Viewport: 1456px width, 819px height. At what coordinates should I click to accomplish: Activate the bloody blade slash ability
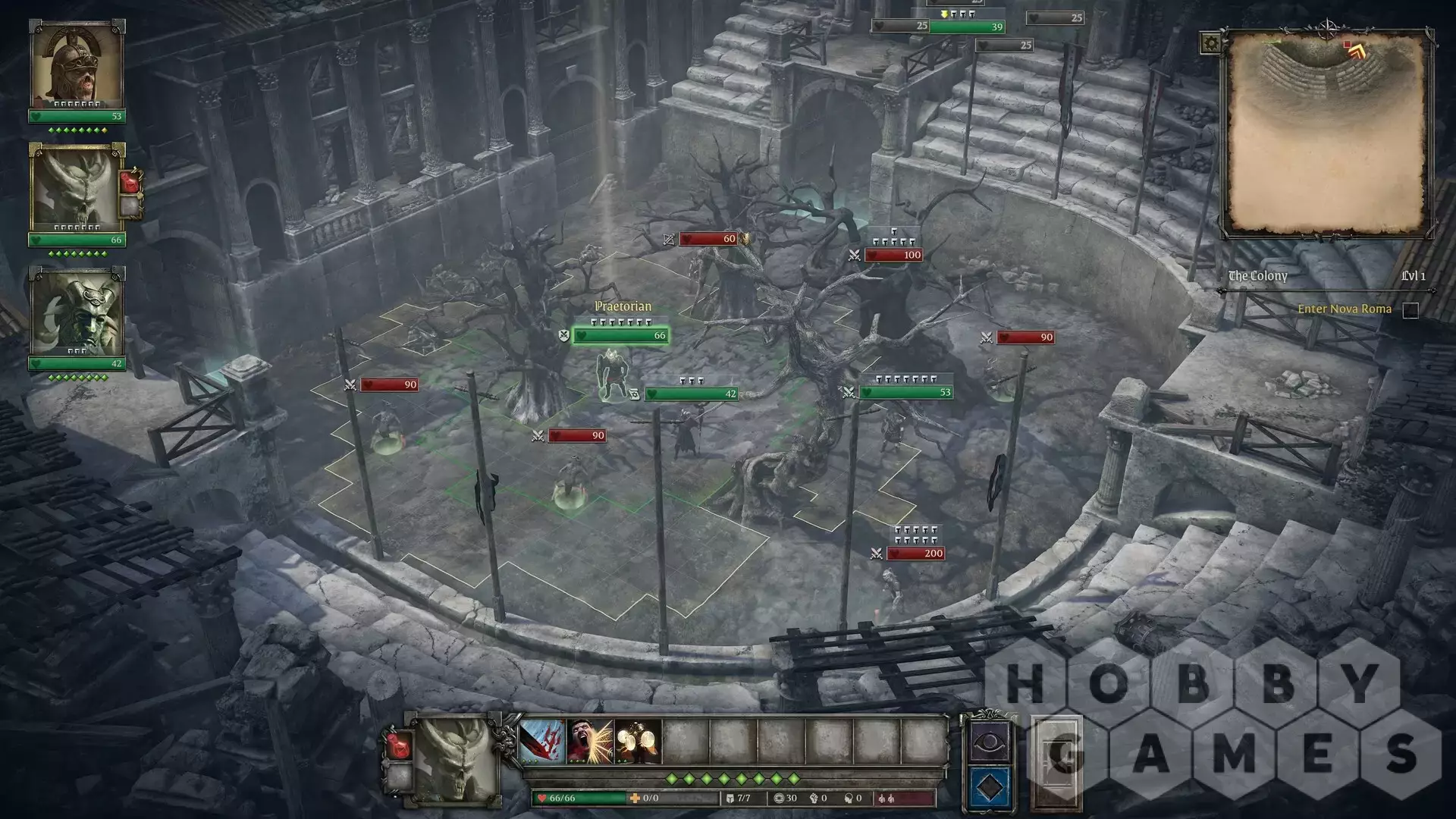point(542,742)
